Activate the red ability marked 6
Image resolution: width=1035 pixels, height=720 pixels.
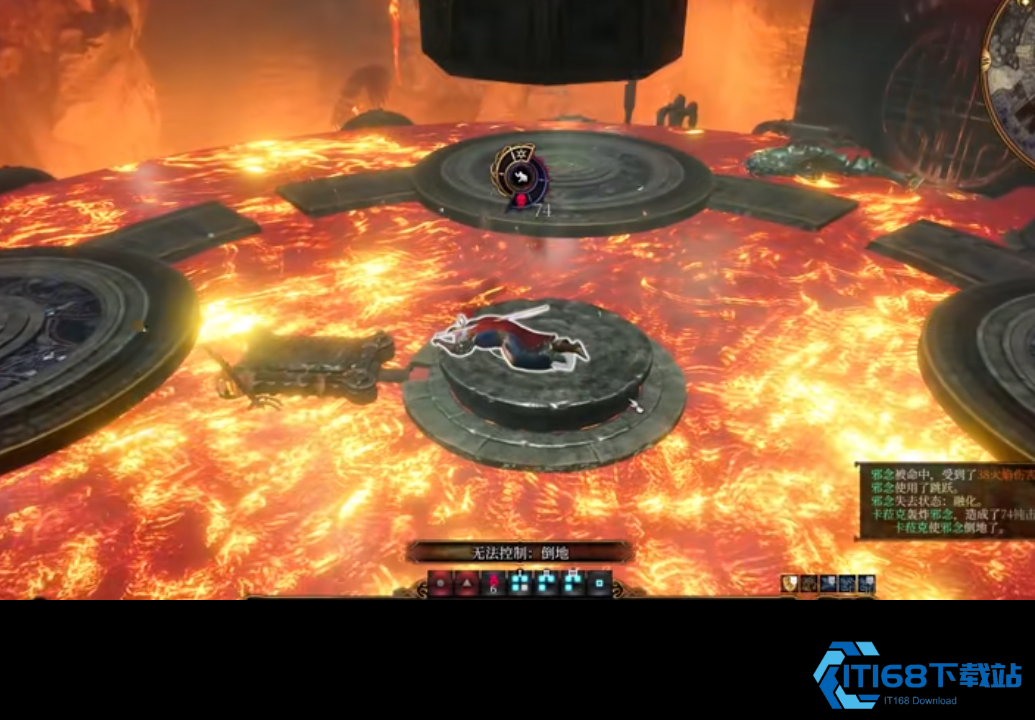[493, 582]
